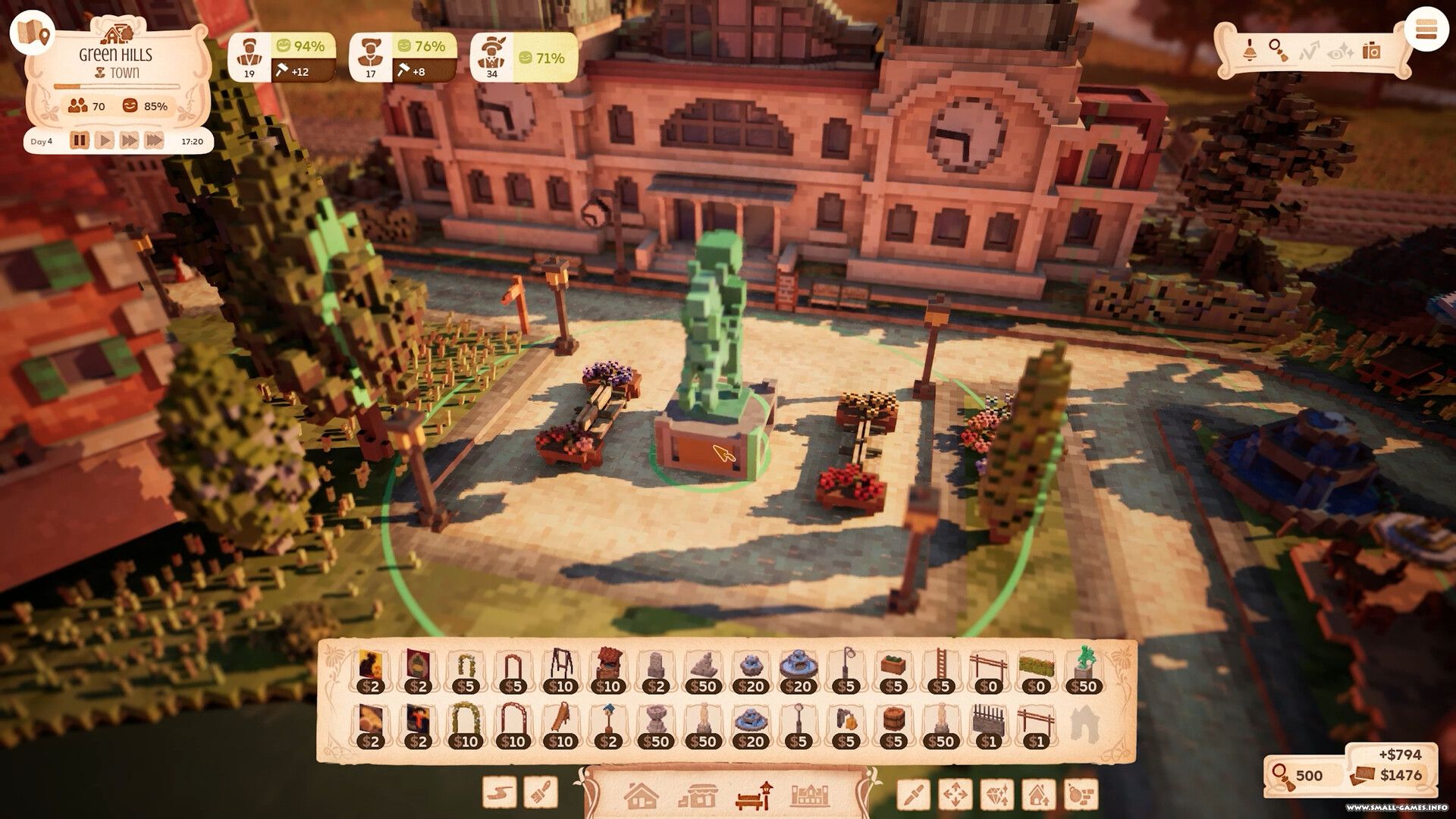Pause the game time
This screenshot has height=819, width=1456.
click(80, 141)
